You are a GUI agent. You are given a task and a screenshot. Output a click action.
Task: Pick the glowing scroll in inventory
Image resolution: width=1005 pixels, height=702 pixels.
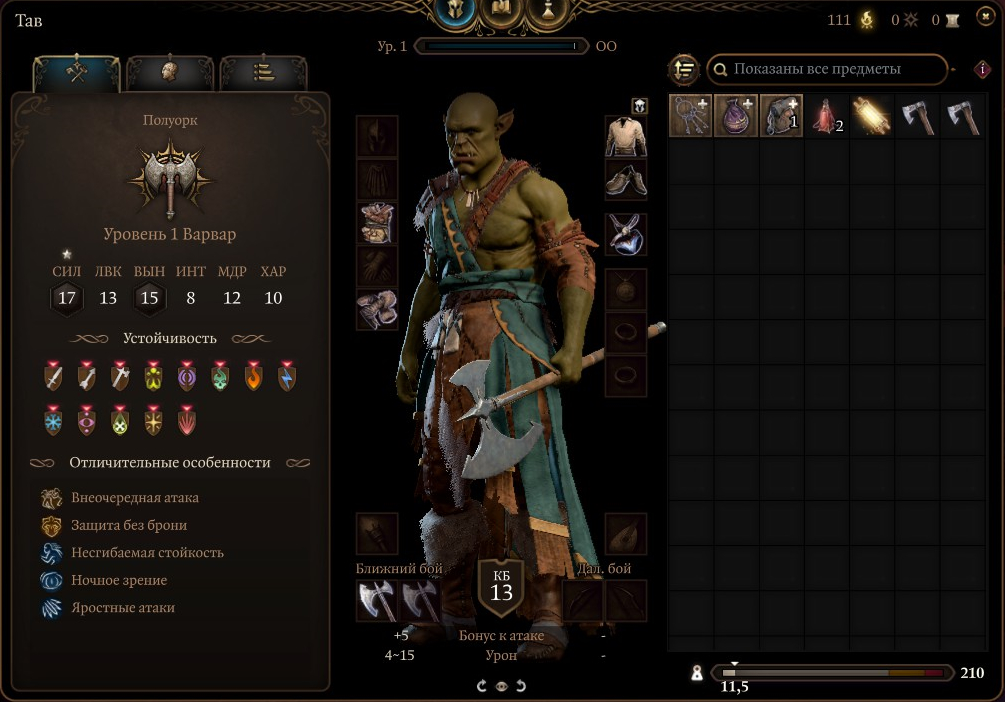[872, 115]
